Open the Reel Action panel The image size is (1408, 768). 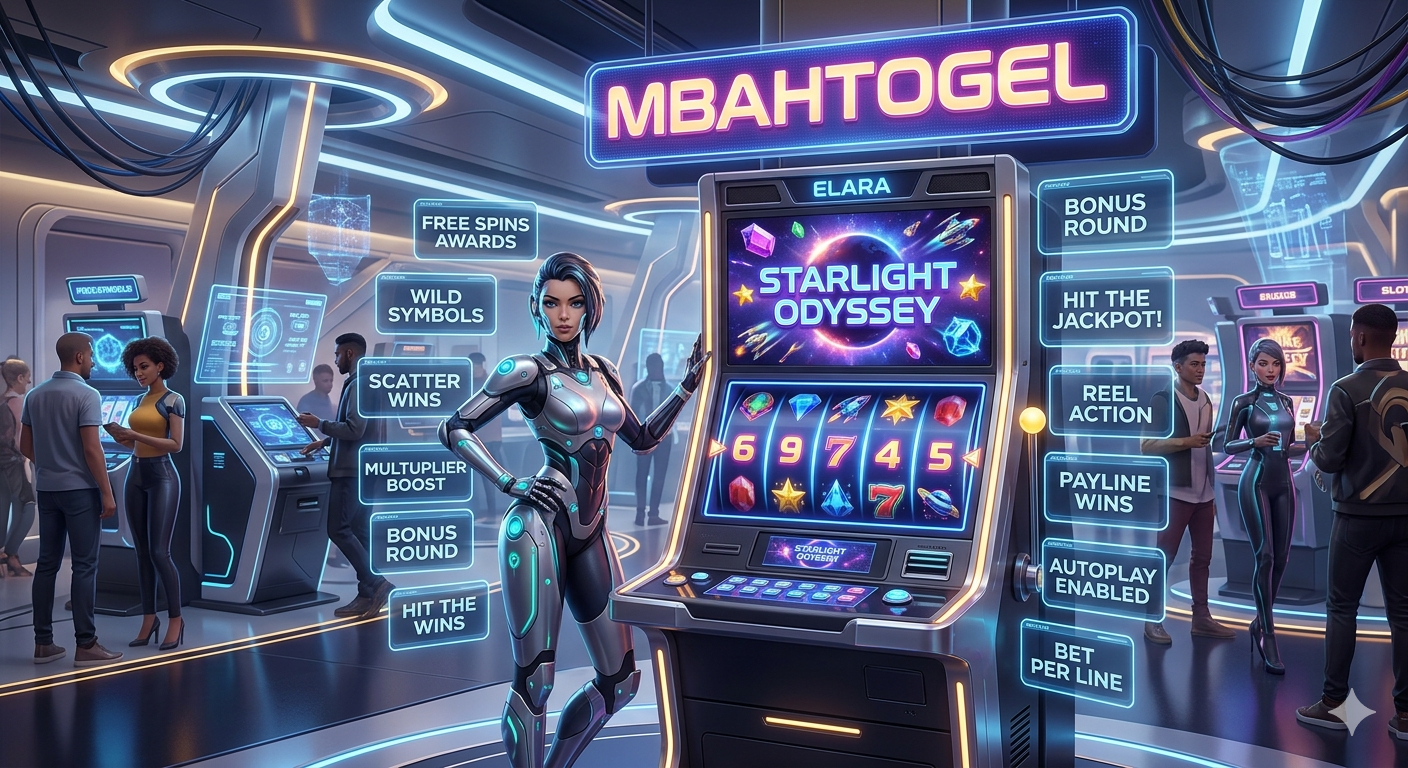(x=1110, y=403)
